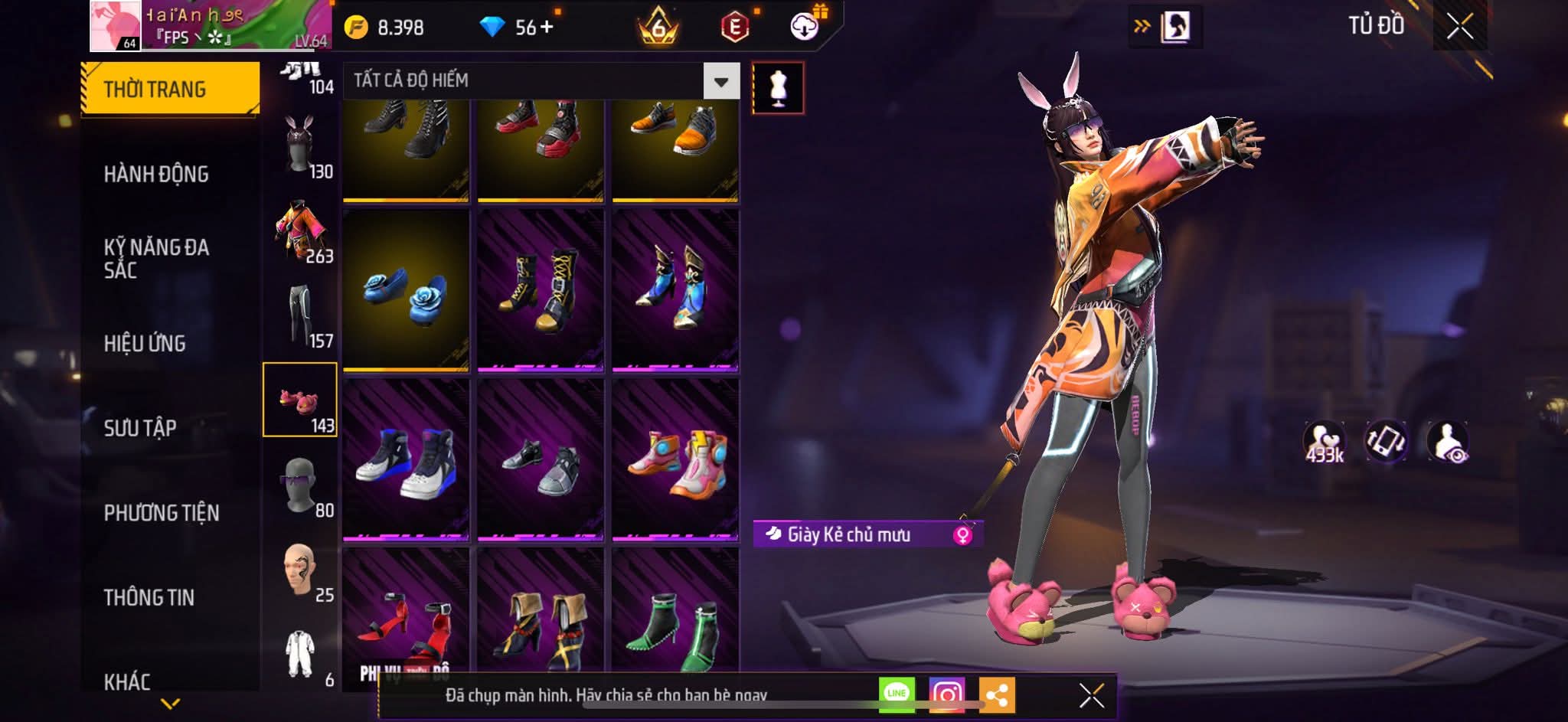Image resolution: width=1568 pixels, height=722 pixels.
Task: Close the Tủ Đồ wardrobe screen
Action: [x=1459, y=28]
